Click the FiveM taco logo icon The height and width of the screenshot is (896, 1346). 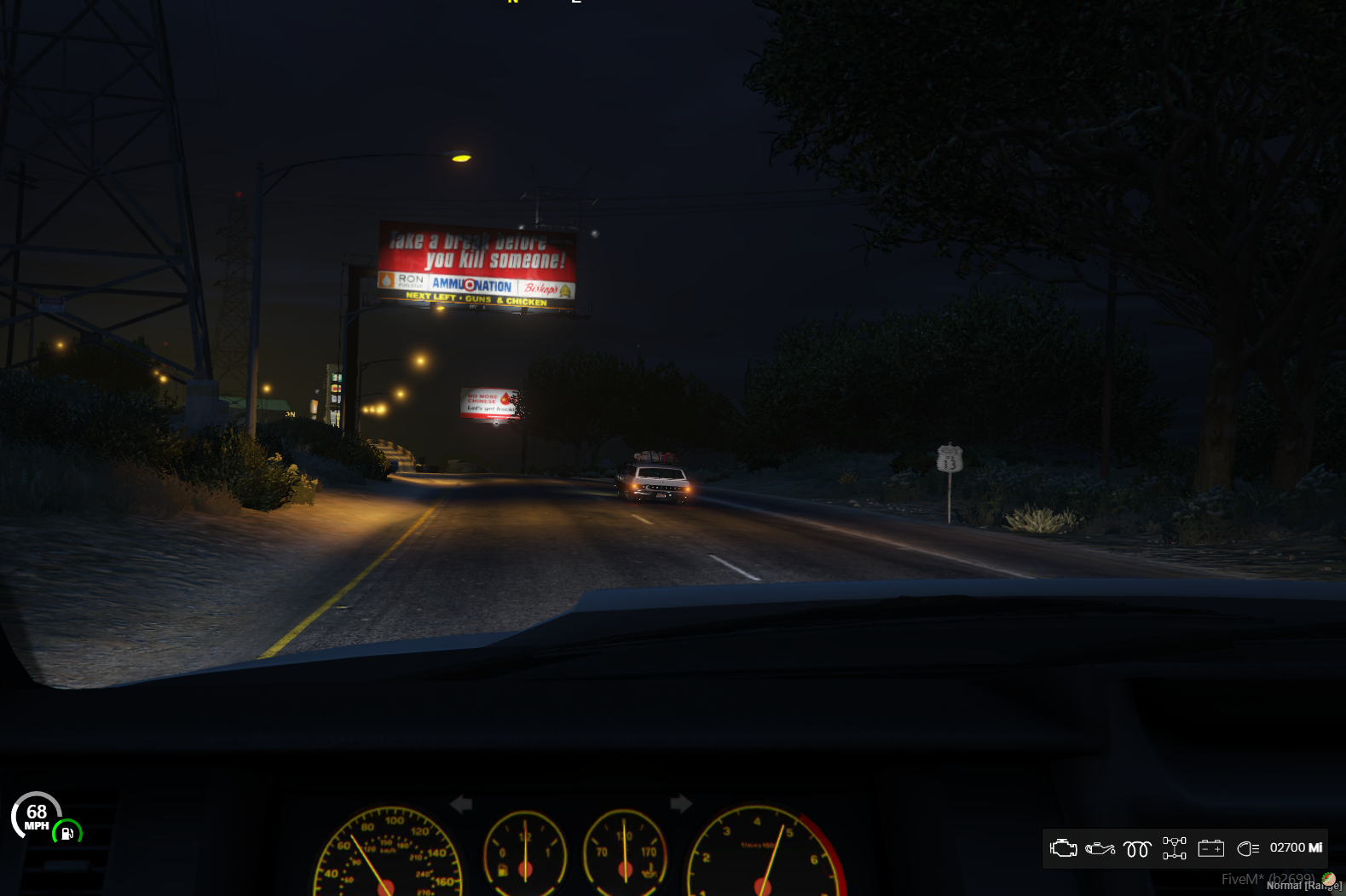(x=1328, y=879)
